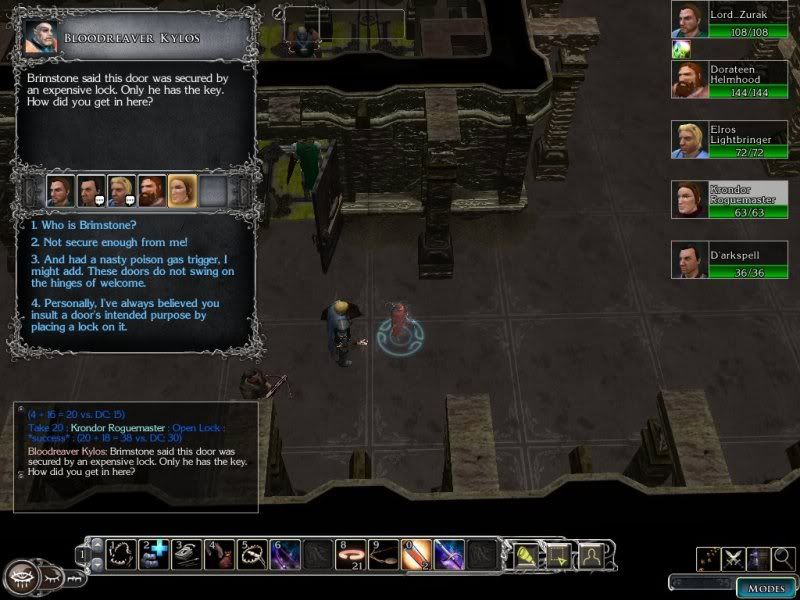Select the blonde speaker portrait in dialogue
The image size is (800, 600).
tap(121, 189)
